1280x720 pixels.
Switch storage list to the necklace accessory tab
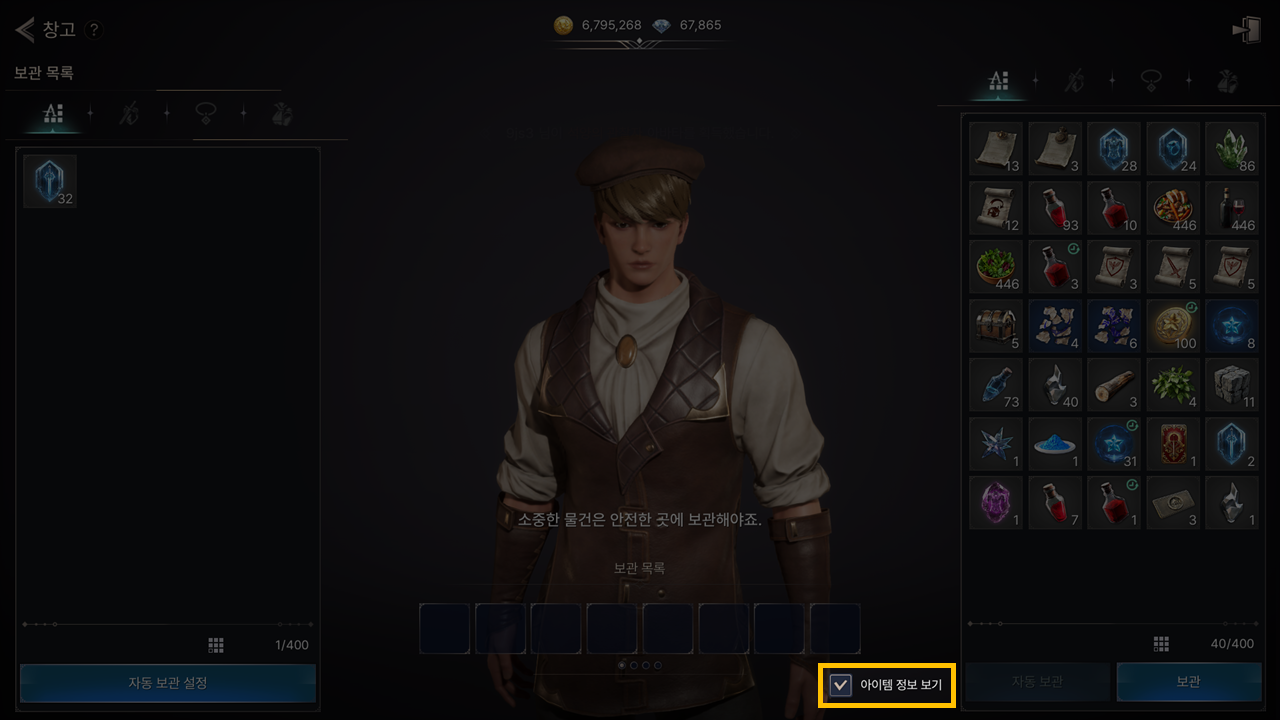(x=206, y=114)
